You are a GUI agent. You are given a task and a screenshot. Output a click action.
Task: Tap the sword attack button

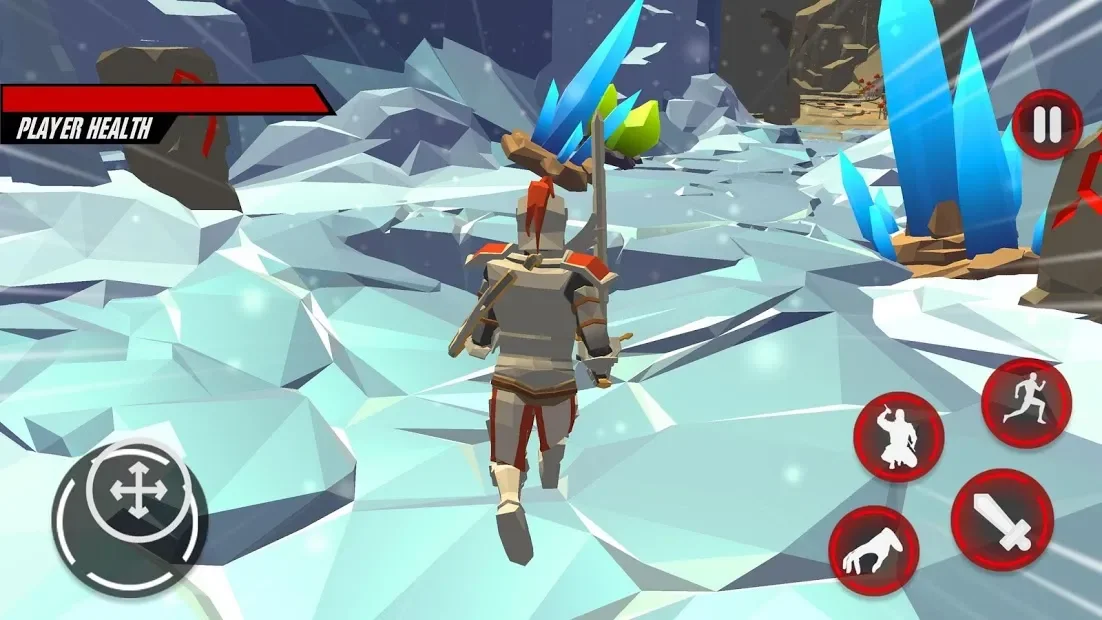(1001, 520)
